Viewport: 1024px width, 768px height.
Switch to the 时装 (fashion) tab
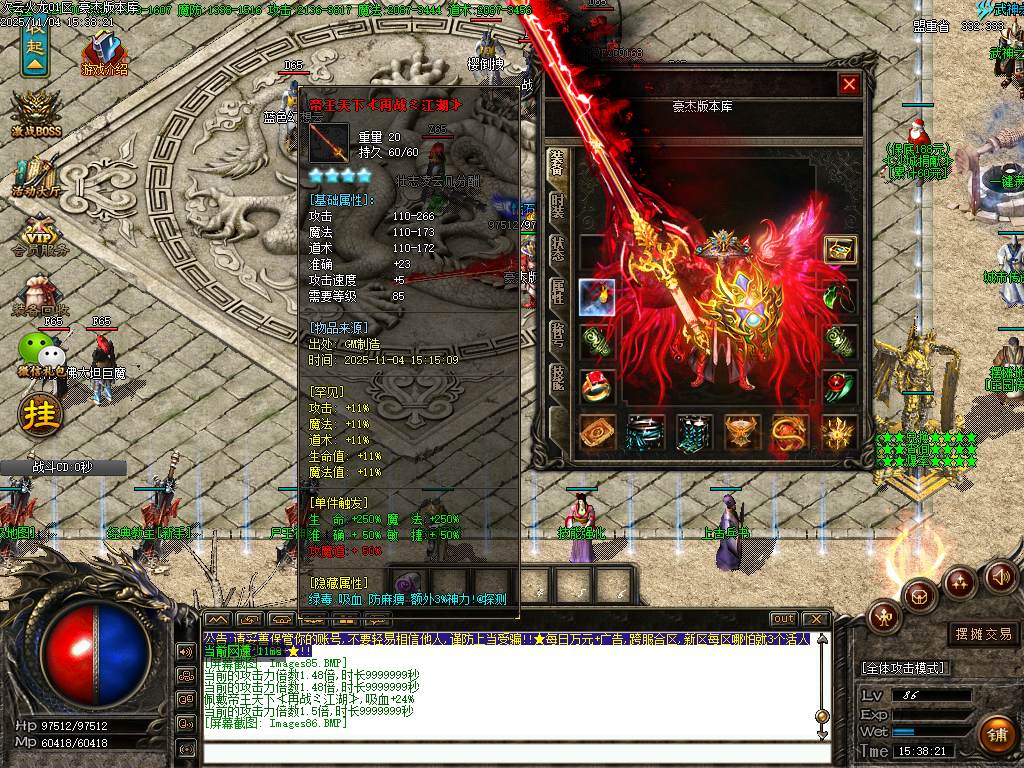pos(558,206)
